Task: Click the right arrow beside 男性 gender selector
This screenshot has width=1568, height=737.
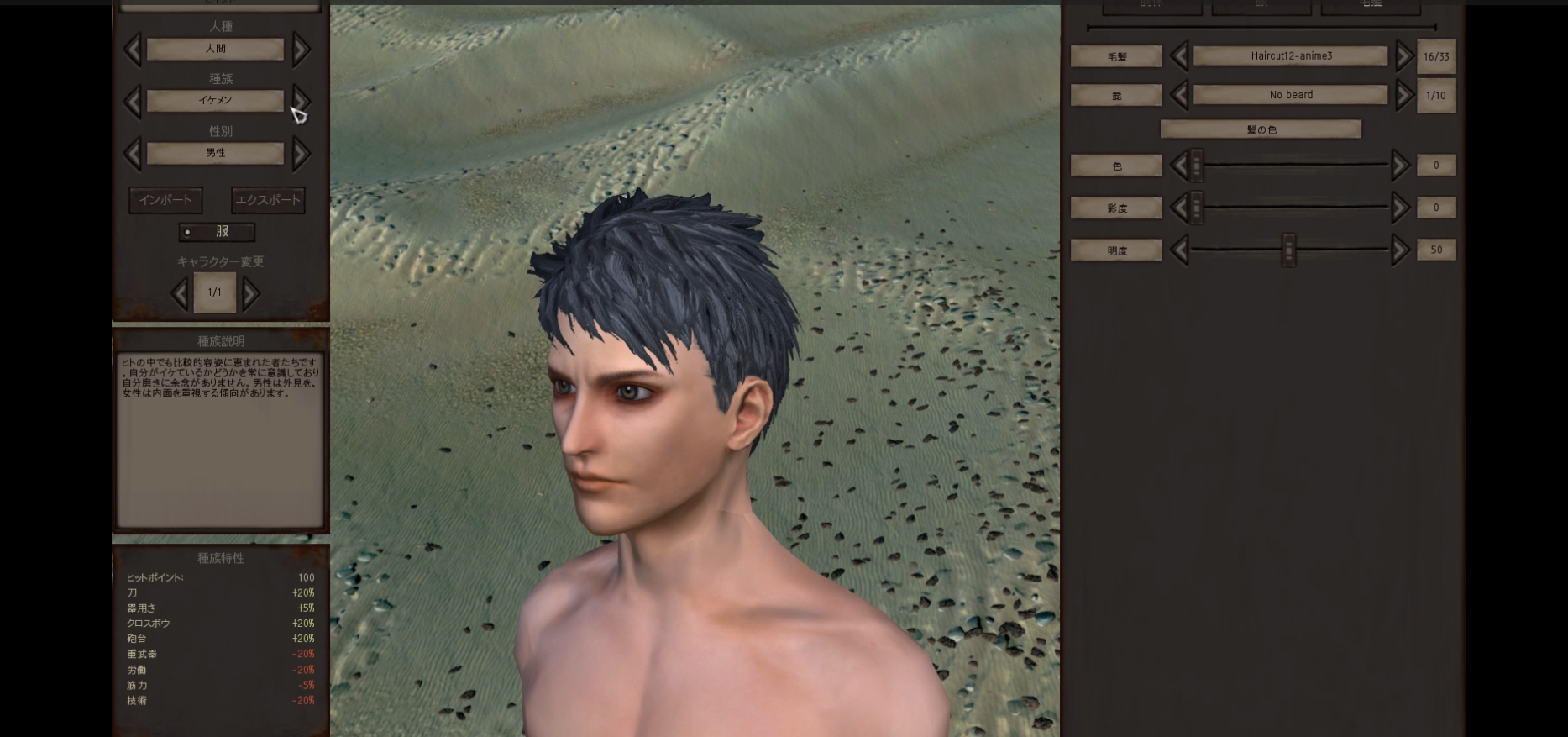Action: pyautogui.click(x=301, y=154)
